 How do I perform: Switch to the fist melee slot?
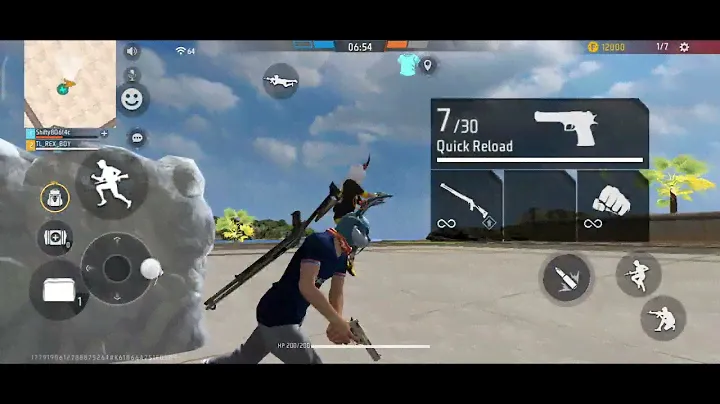pyautogui.click(x=612, y=204)
